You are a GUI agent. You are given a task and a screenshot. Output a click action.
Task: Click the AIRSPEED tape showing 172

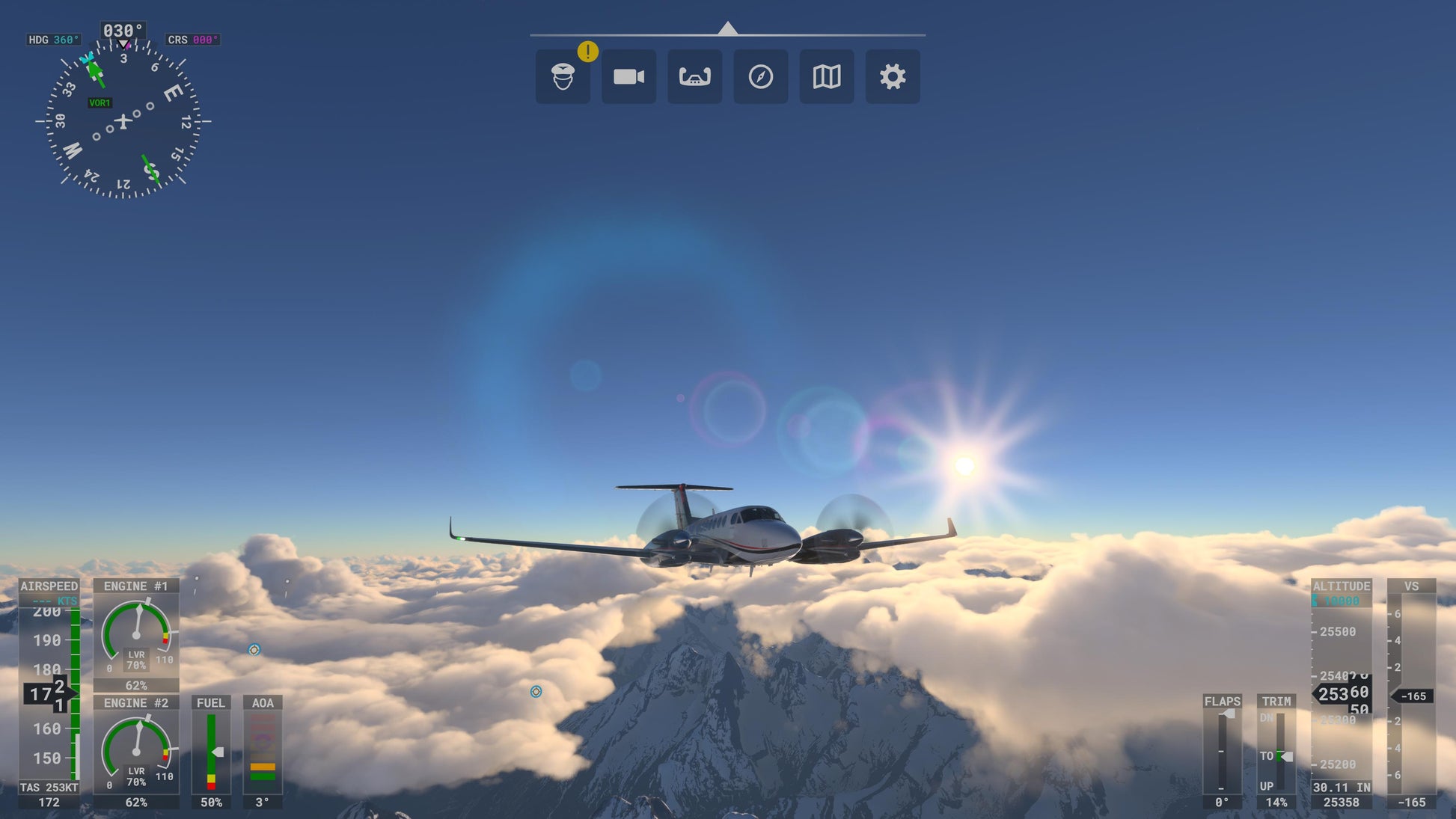pyautogui.click(x=49, y=692)
